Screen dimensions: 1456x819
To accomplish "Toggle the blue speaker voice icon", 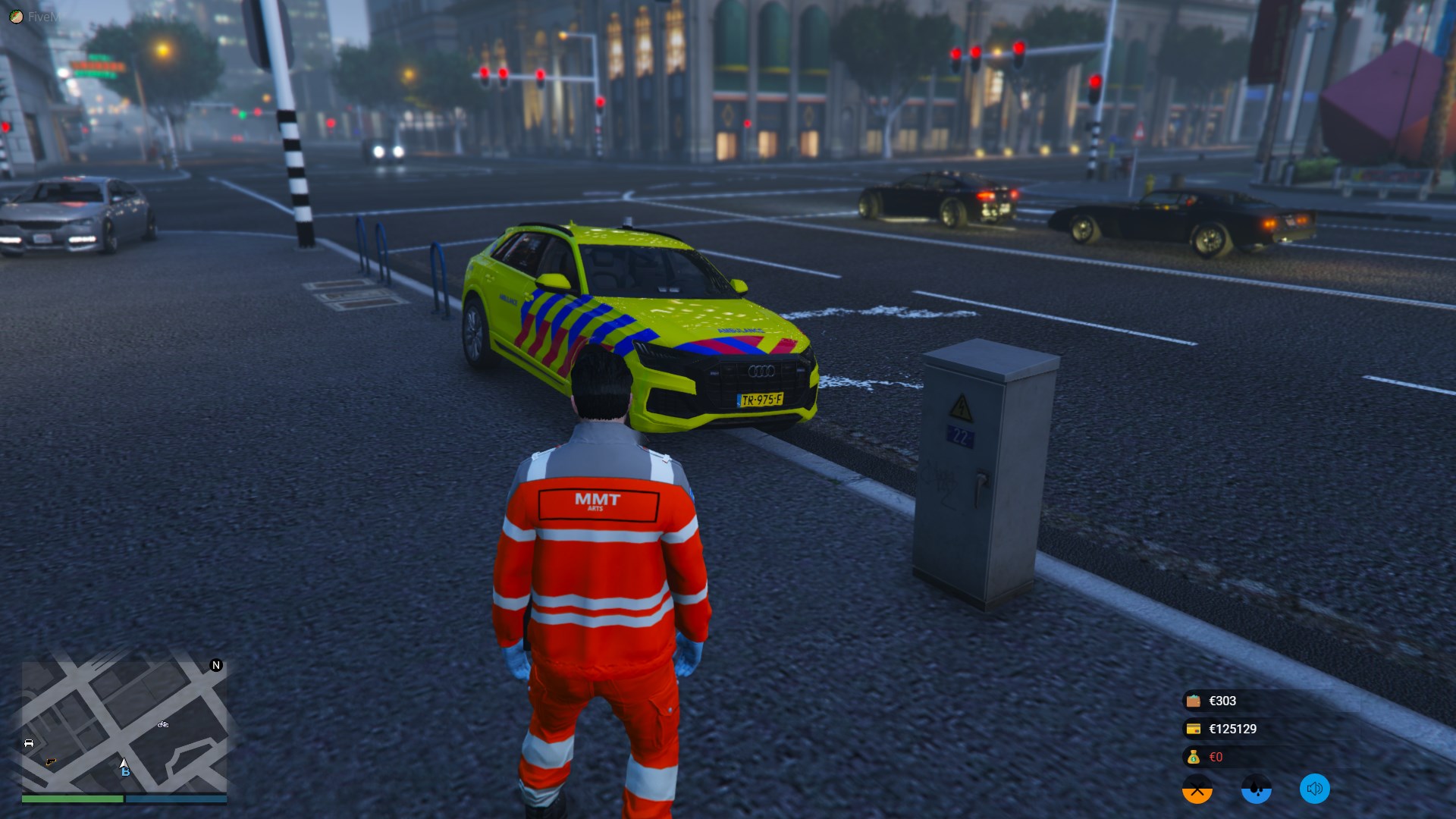I will [x=1315, y=789].
